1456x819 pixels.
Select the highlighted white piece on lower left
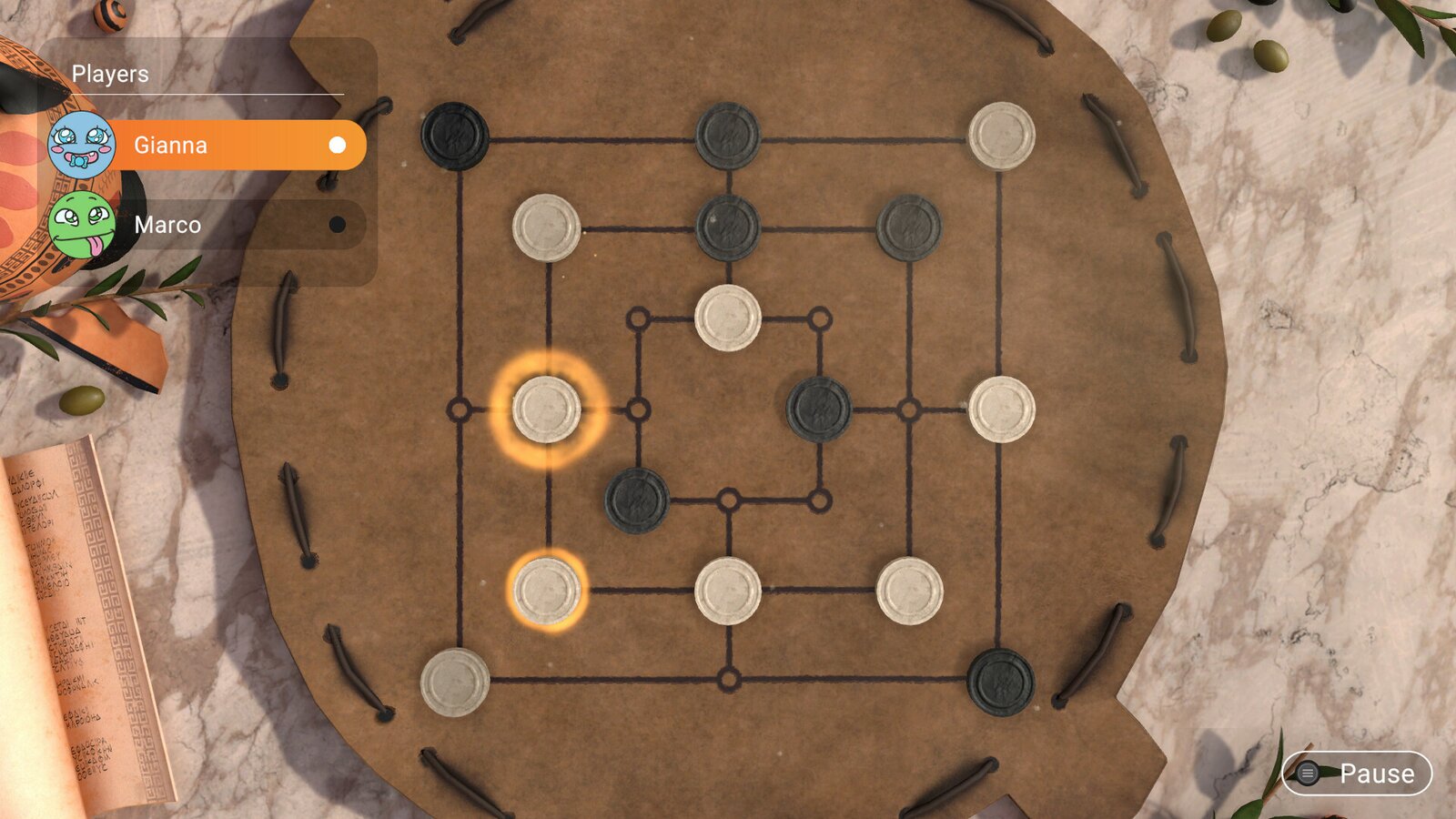tap(546, 591)
